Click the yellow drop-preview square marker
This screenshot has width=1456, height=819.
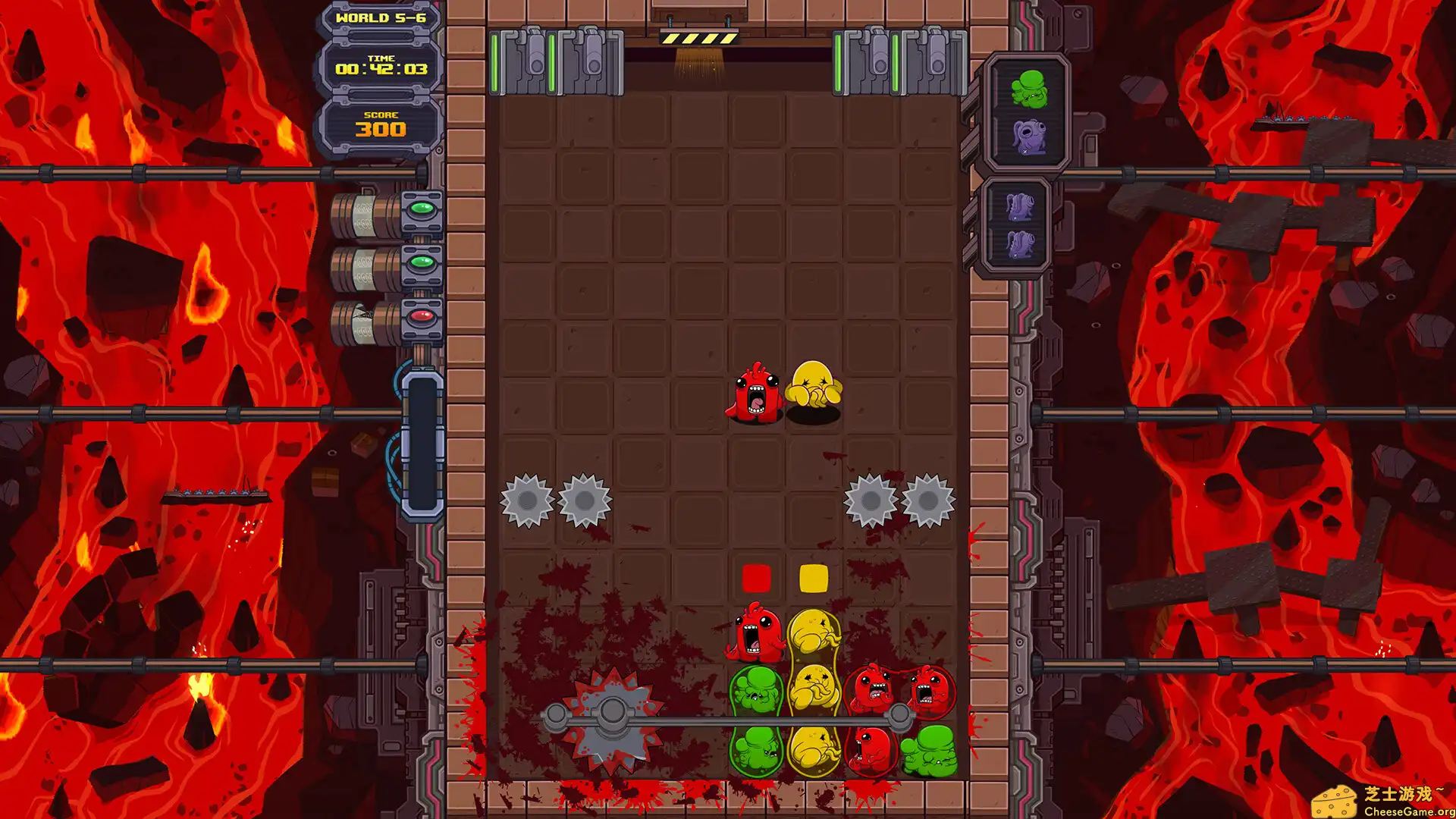pos(814,578)
